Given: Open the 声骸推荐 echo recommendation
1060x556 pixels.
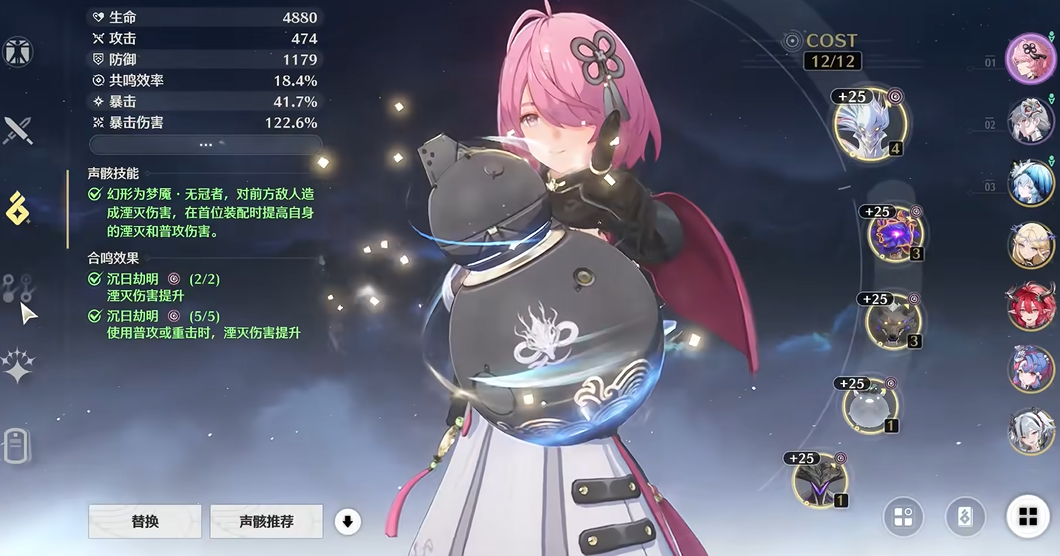Looking at the screenshot, I should (x=266, y=521).
